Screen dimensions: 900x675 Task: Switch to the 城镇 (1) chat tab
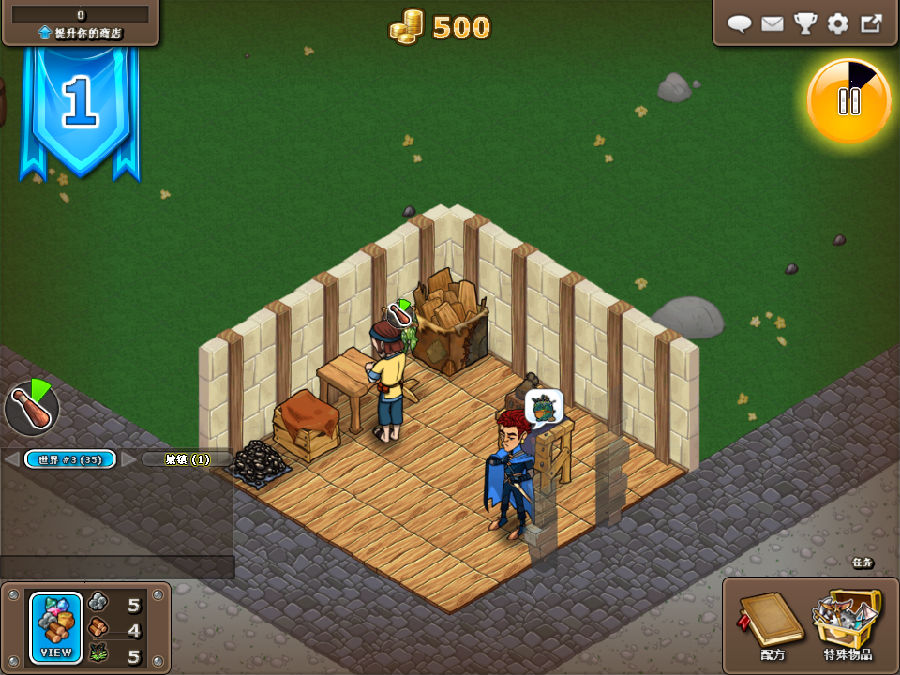(187, 459)
